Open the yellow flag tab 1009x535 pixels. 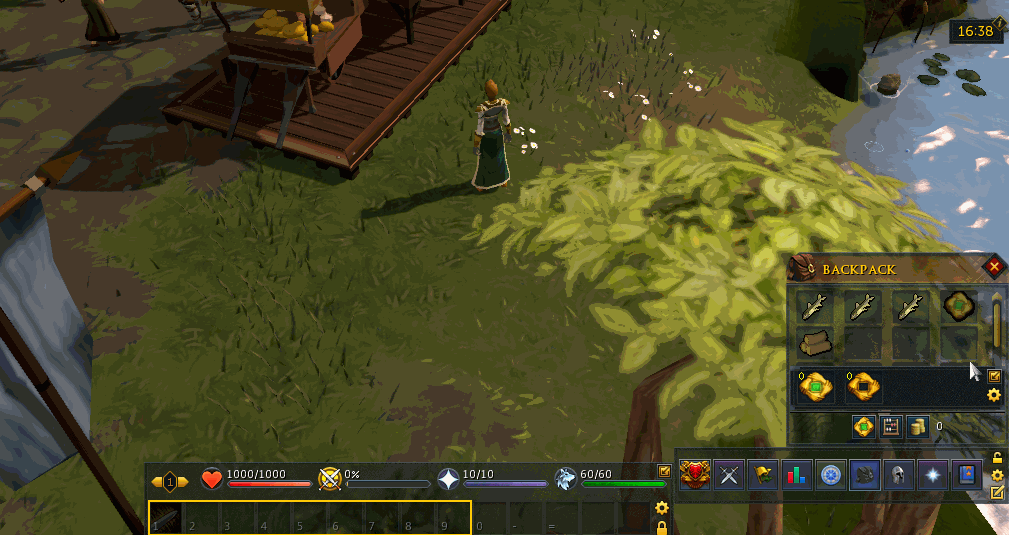(x=763, y=475)
